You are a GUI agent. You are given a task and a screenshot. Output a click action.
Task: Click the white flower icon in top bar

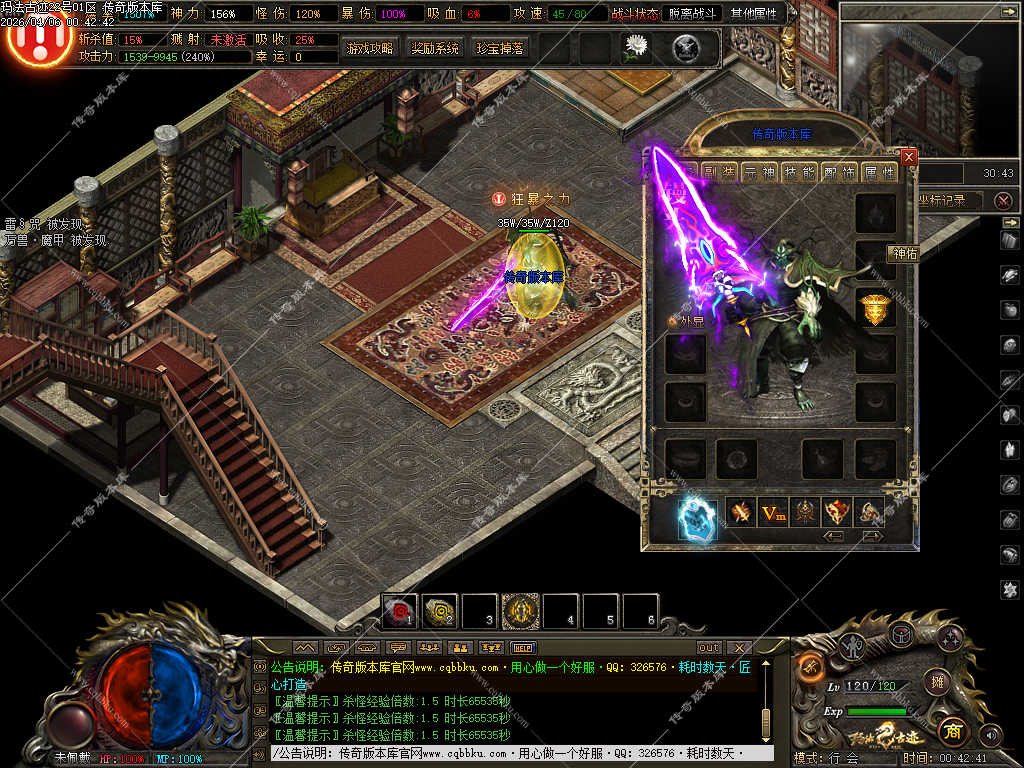[x=636, y=46]
